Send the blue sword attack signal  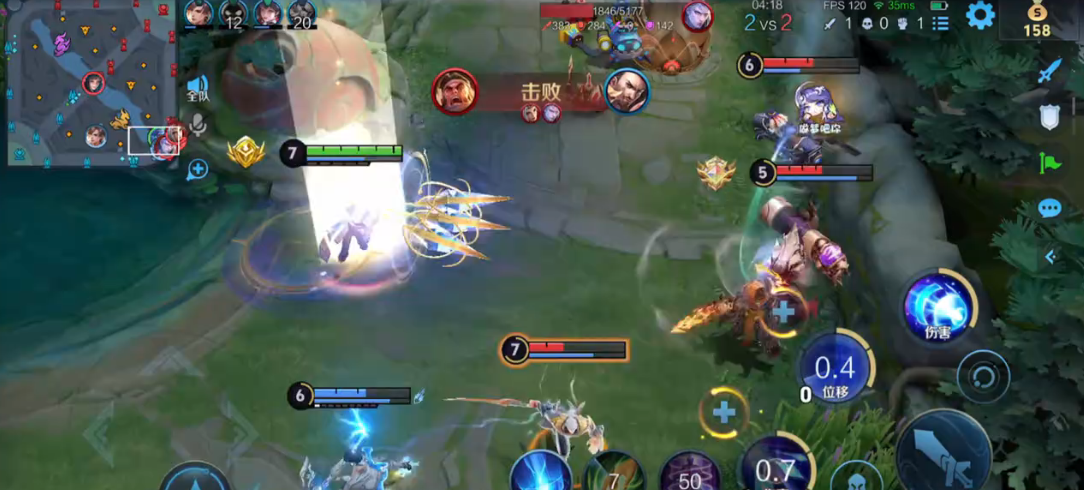pos(1049,71)
